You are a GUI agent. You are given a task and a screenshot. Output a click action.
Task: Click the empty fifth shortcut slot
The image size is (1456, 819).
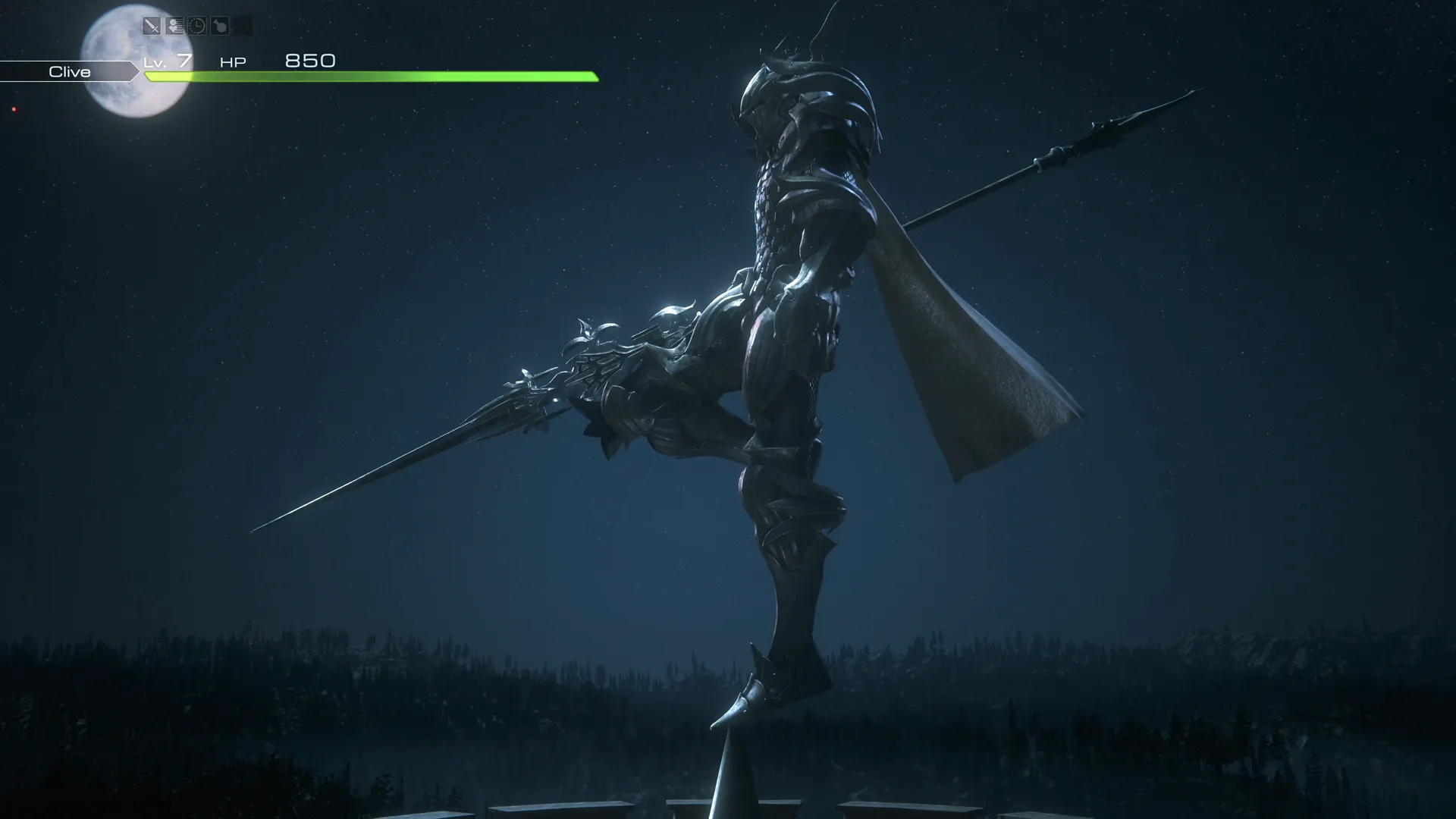pos(243,25)
